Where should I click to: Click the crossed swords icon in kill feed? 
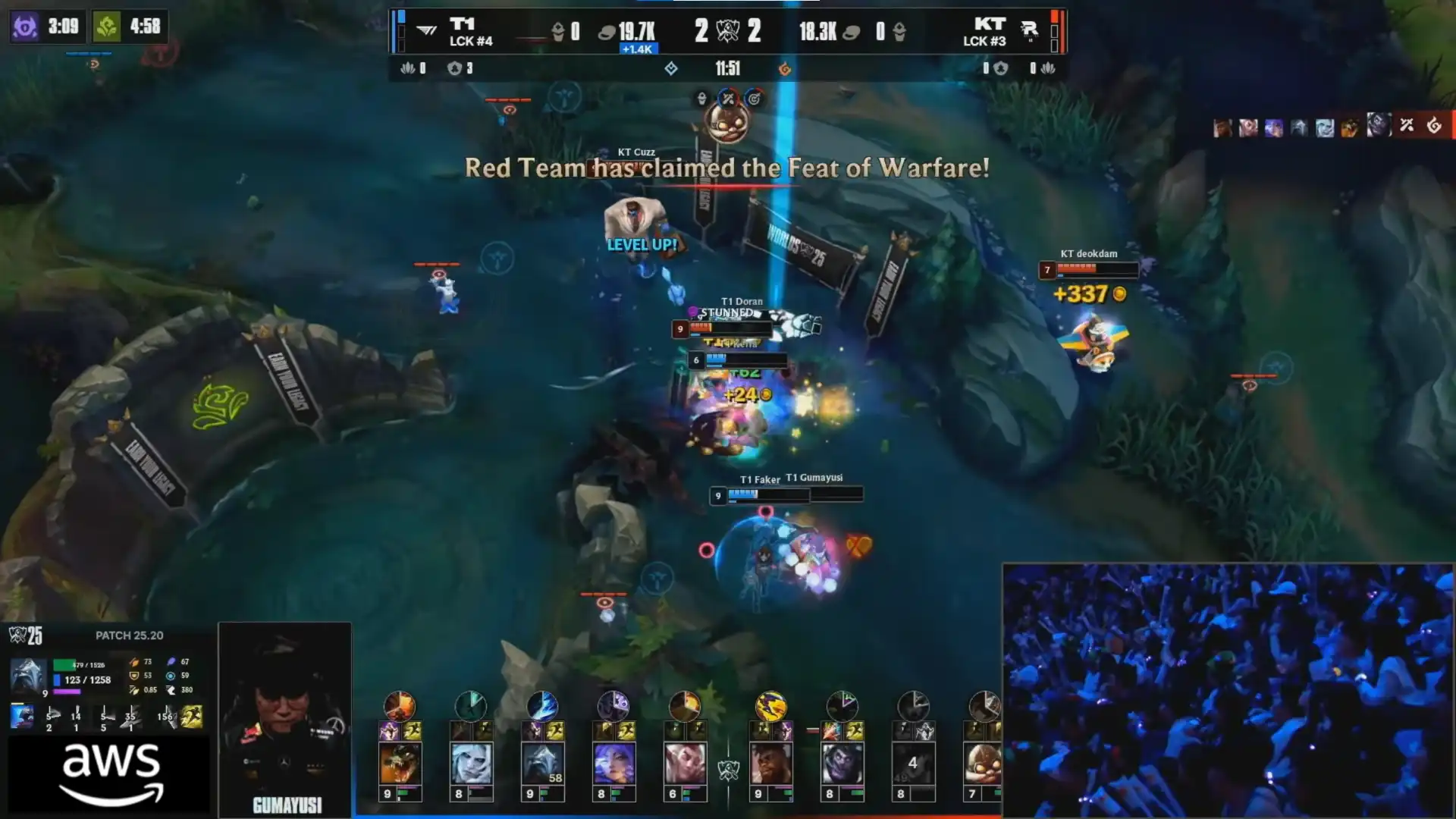click(1407, 125)
